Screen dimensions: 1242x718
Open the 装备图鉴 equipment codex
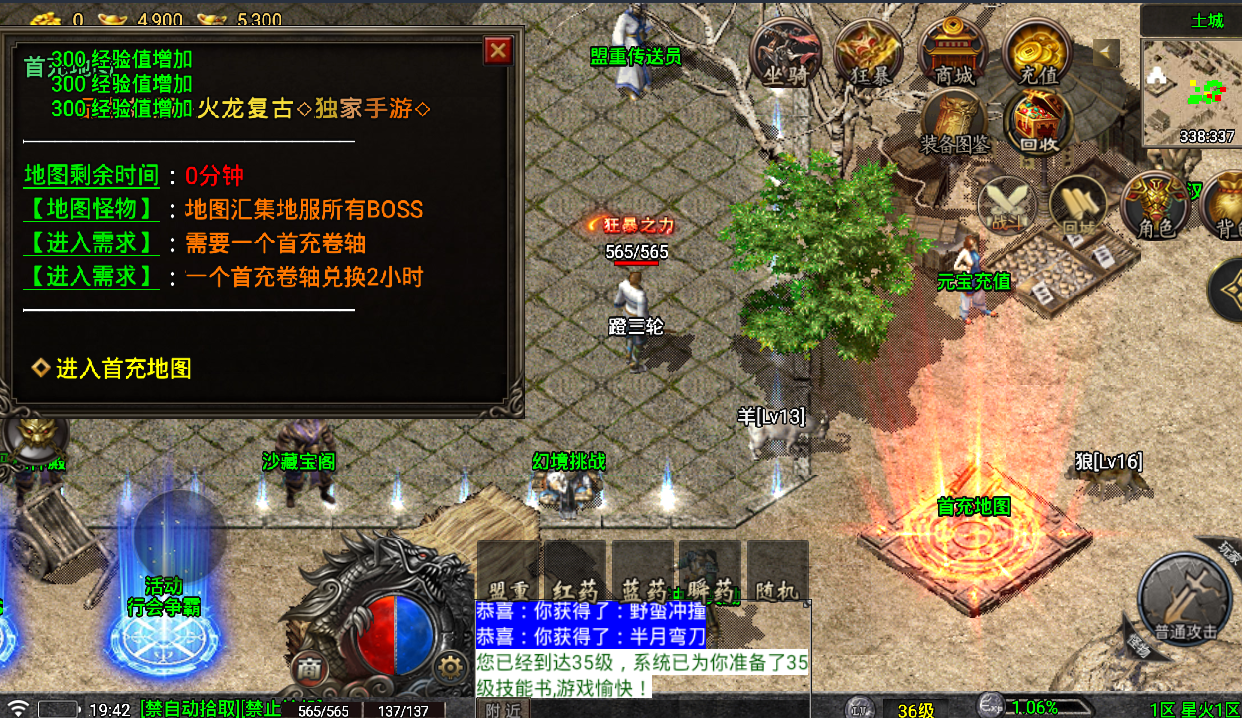[954, 123]
